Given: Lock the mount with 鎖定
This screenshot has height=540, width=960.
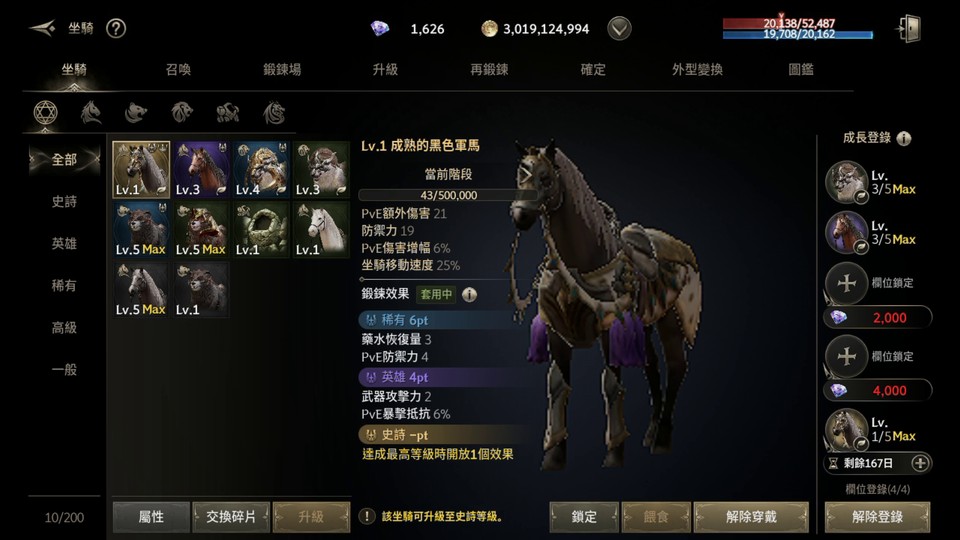Looking at the screenshot, I should pyautogui.click(x=584, y=516).
